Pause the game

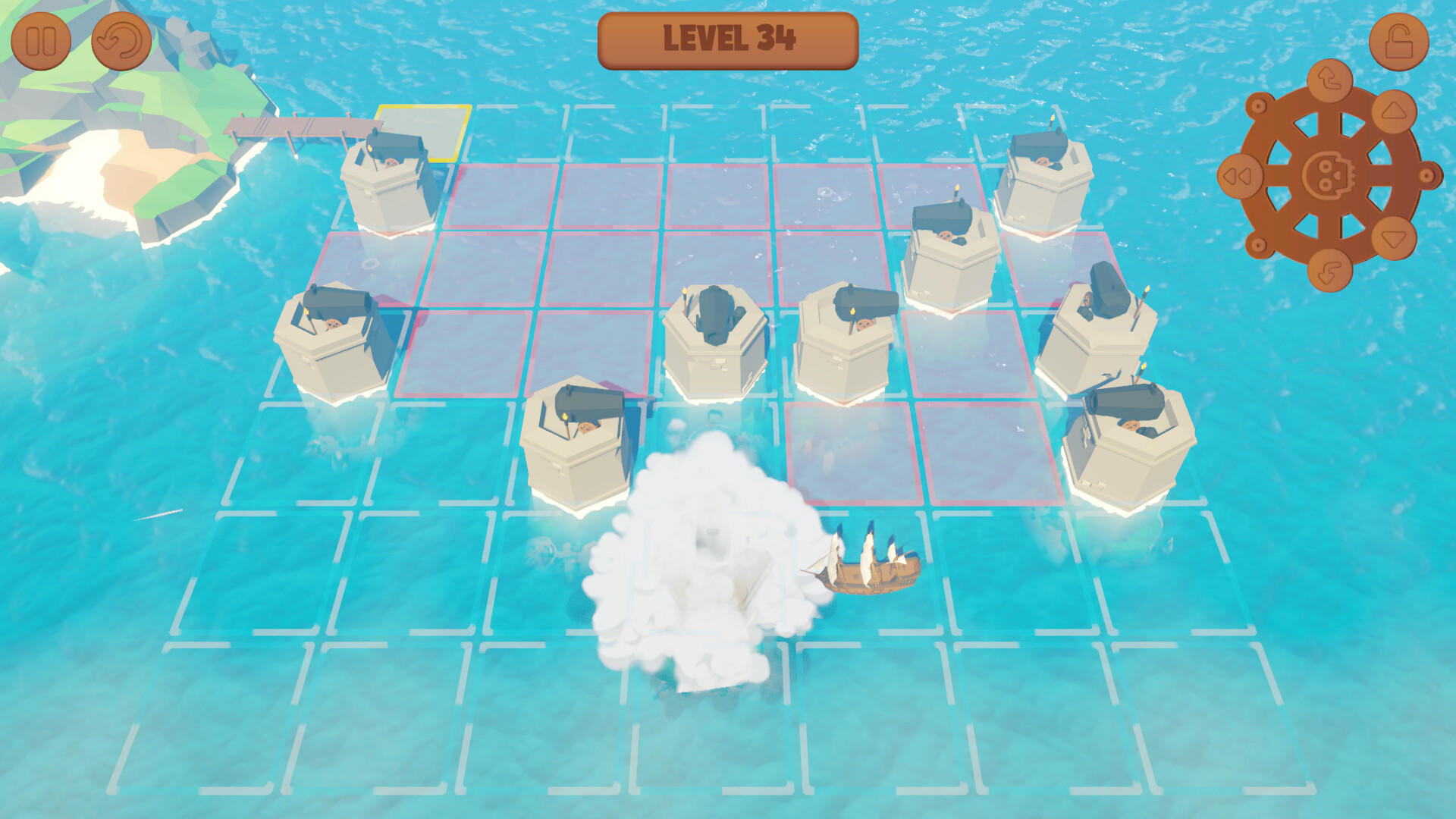(43, 42)
